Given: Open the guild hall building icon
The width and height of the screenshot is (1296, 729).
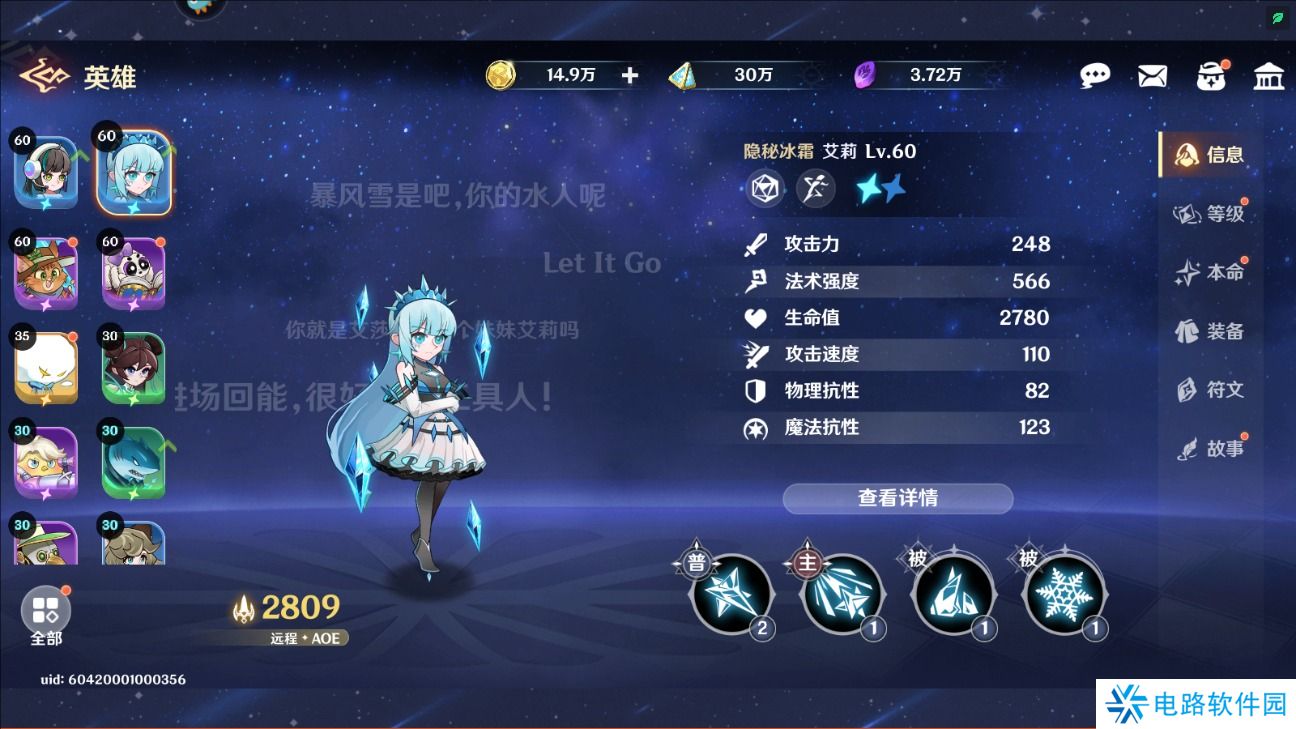Looking at the screenshot, I should pos(1268,74).
